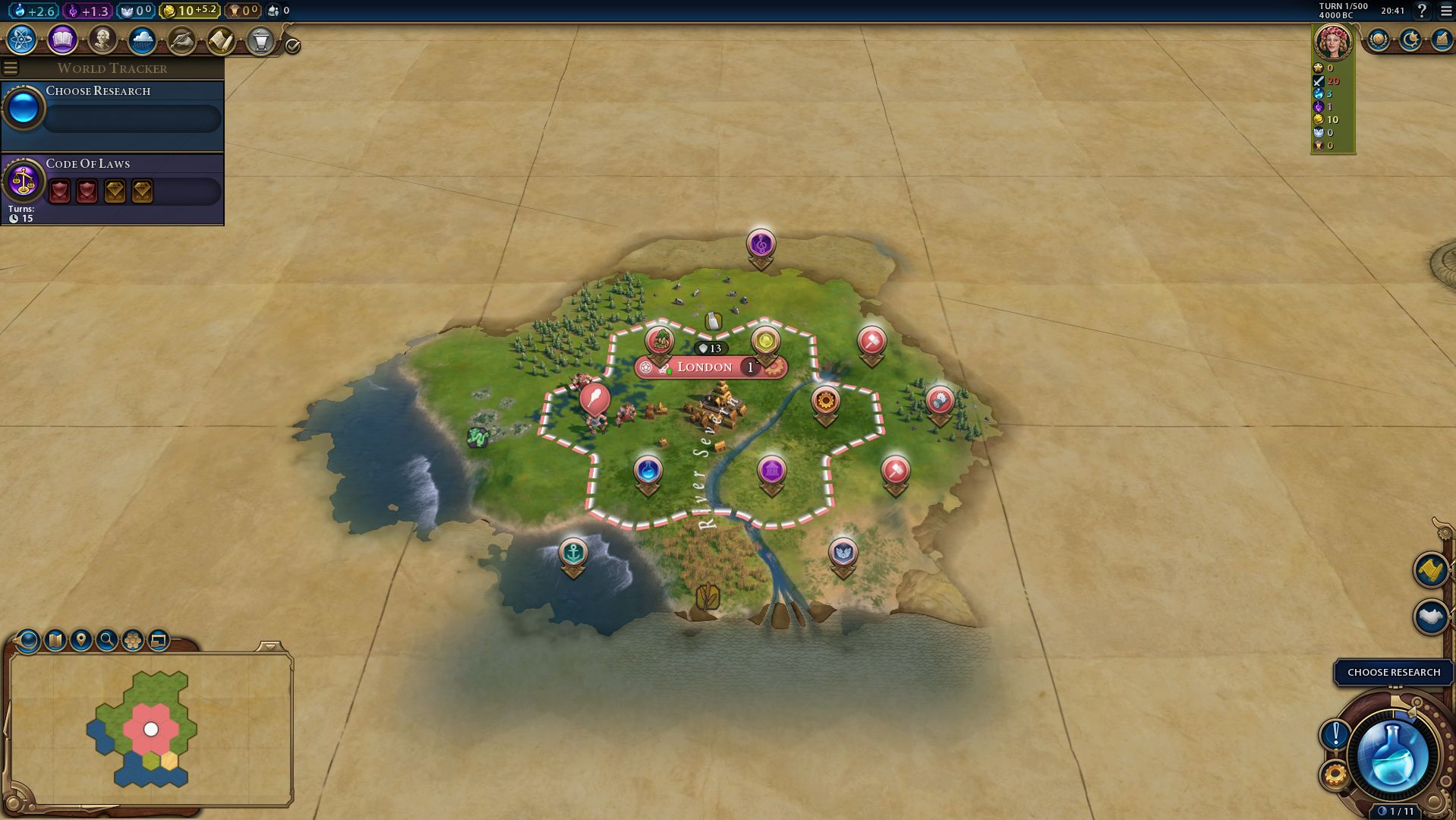
Task: Open the crescent moon and sun panel
Action: (1410, 39)
